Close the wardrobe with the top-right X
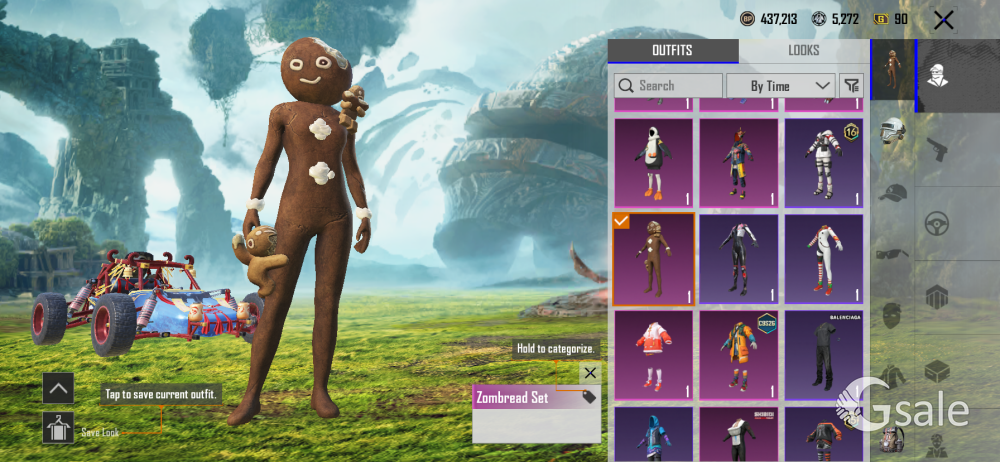 pyautogui.click(x=942, y=19)
